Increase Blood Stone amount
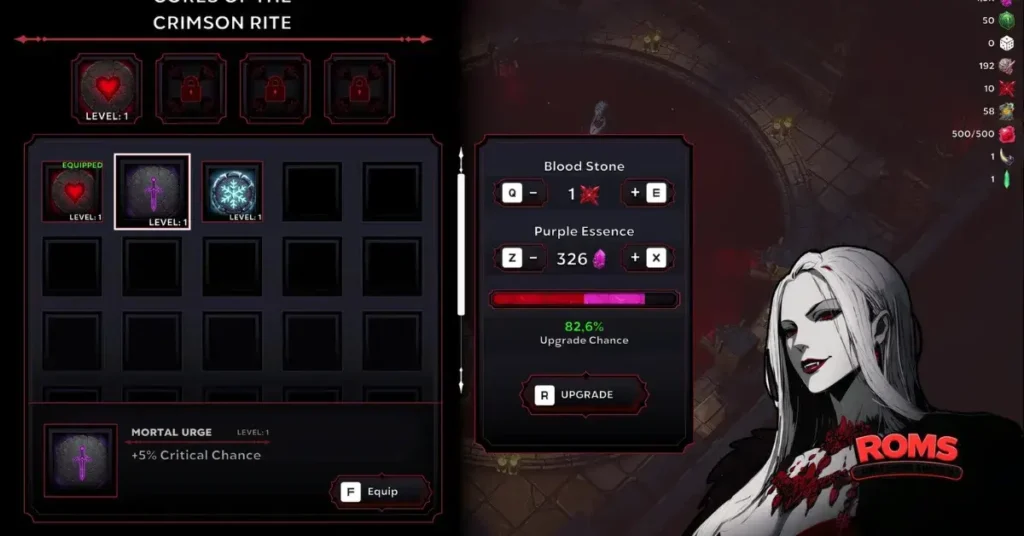Screen dimensions: 1024x536 646,193
